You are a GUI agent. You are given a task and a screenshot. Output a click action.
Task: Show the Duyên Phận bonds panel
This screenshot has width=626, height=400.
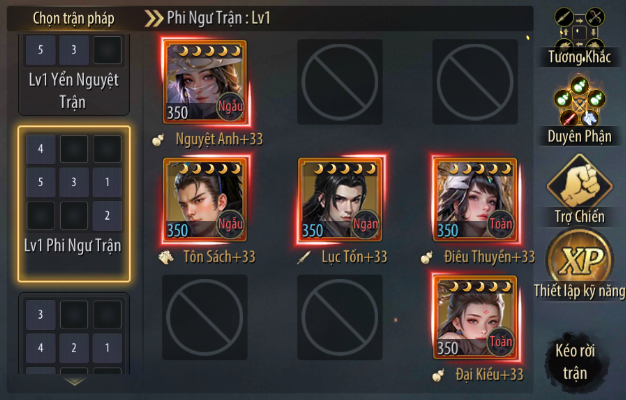580,110
